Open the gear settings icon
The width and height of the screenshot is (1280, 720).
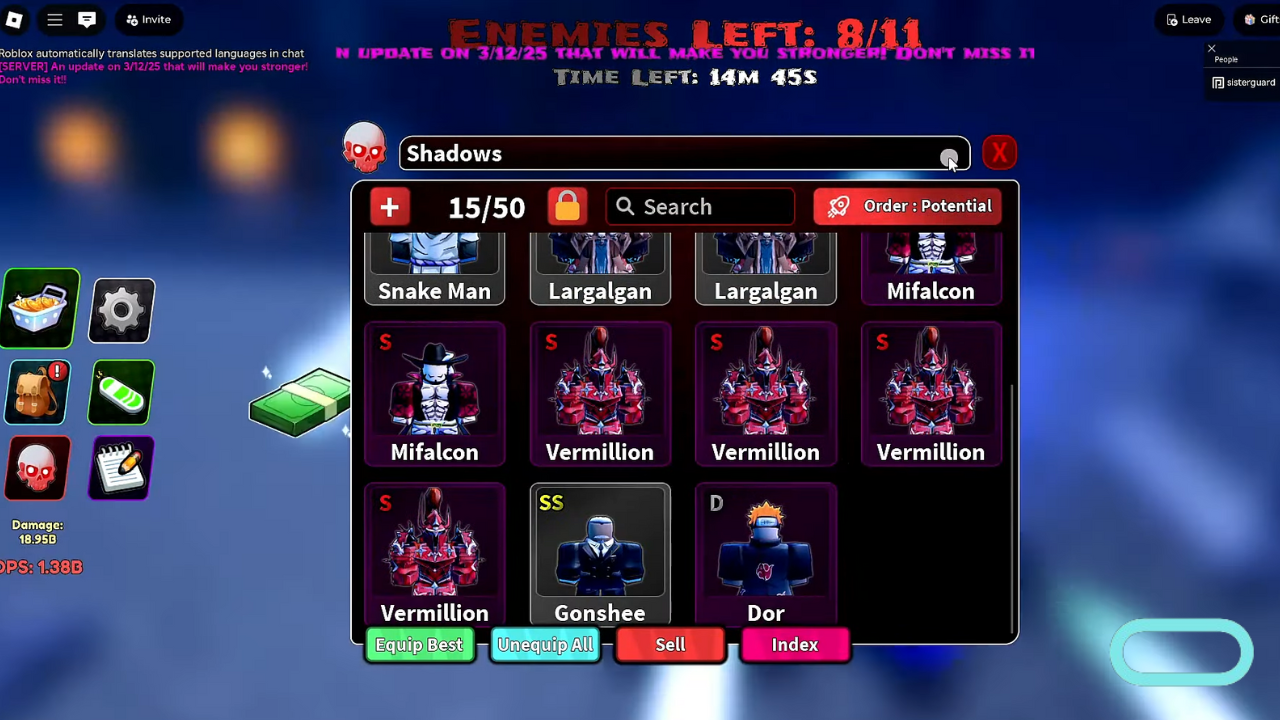[x=122, y=310]
